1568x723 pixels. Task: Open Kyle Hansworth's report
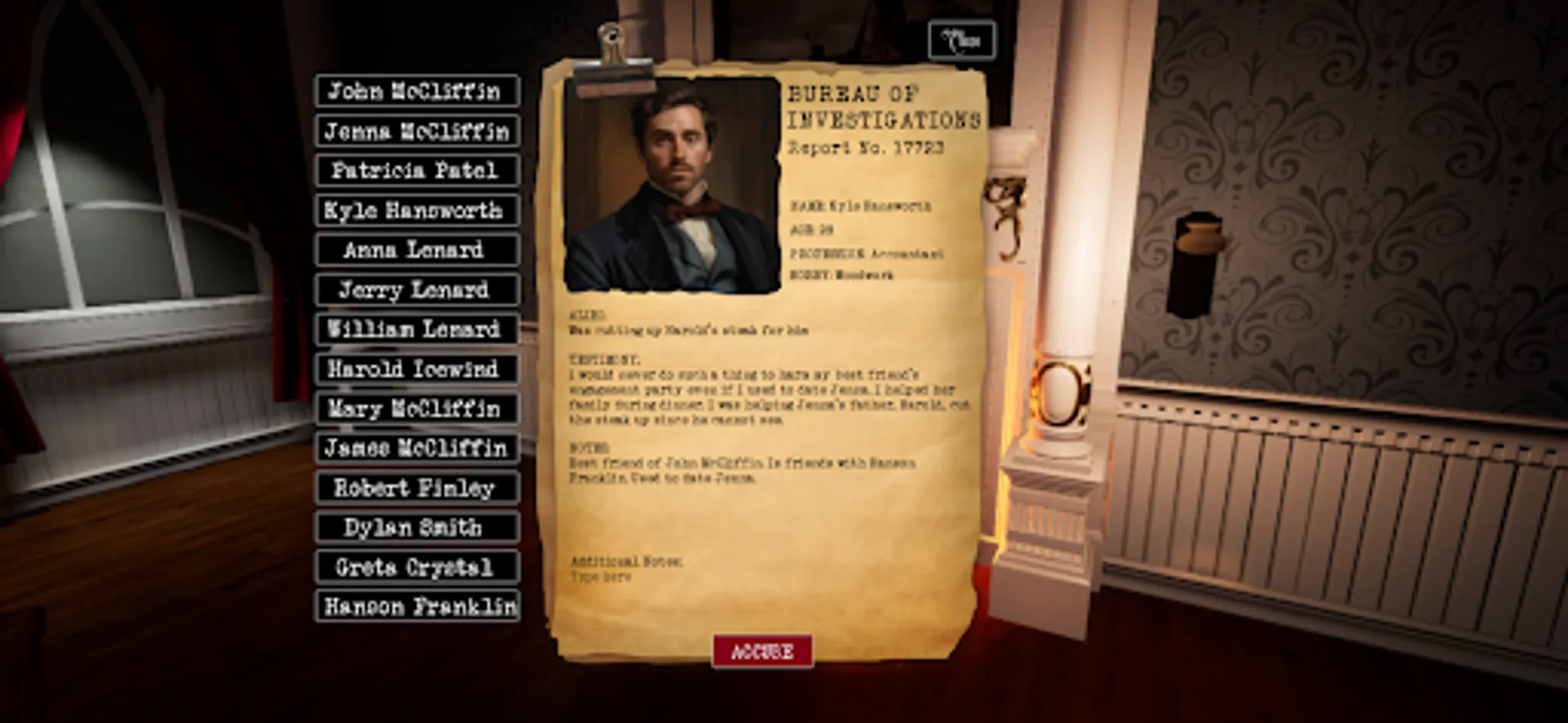[x=415, y=211]
